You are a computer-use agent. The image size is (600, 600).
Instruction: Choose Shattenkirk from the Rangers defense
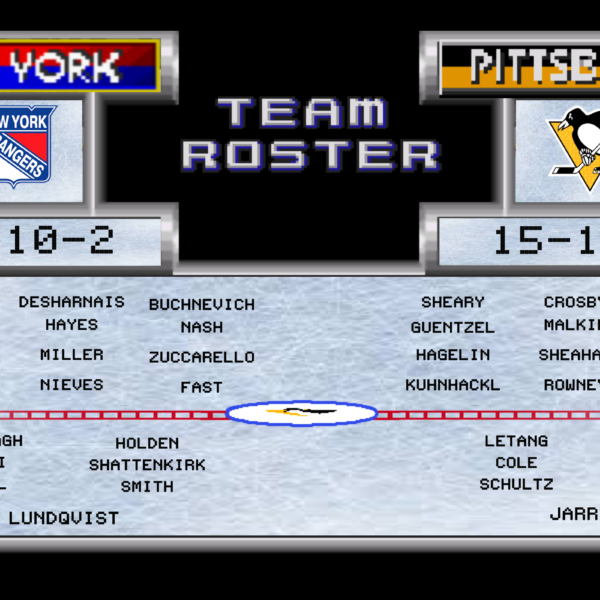coord(147,465)
